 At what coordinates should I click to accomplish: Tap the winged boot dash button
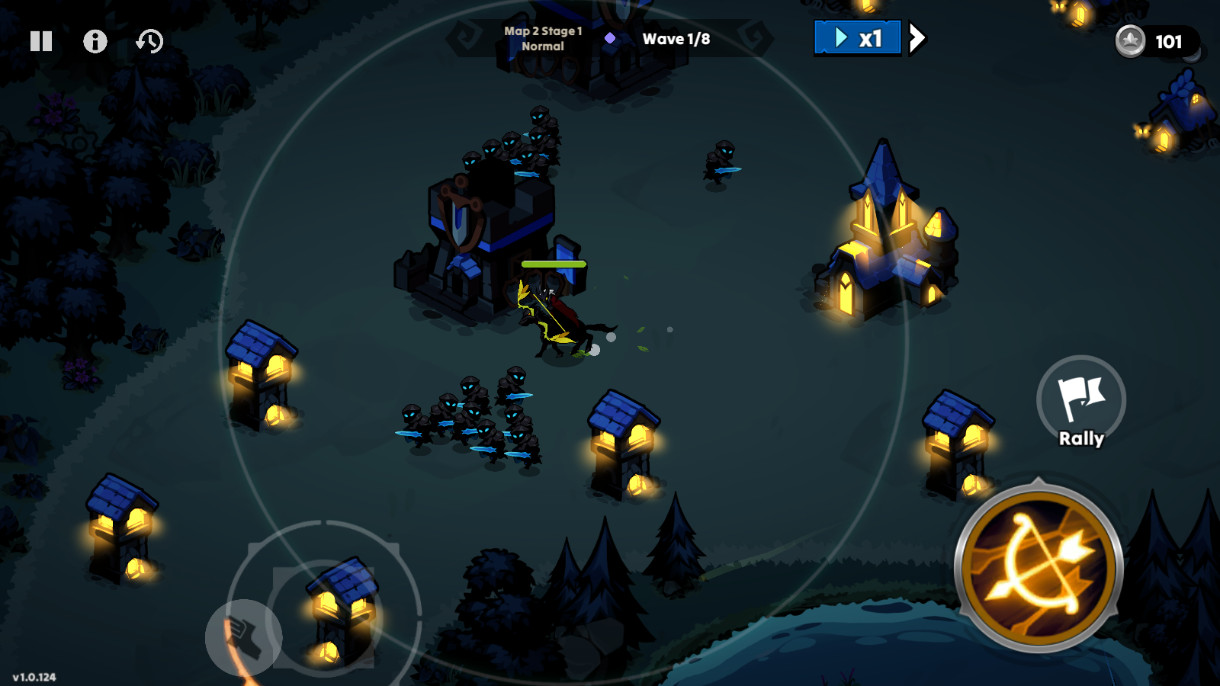coord(243,637)
